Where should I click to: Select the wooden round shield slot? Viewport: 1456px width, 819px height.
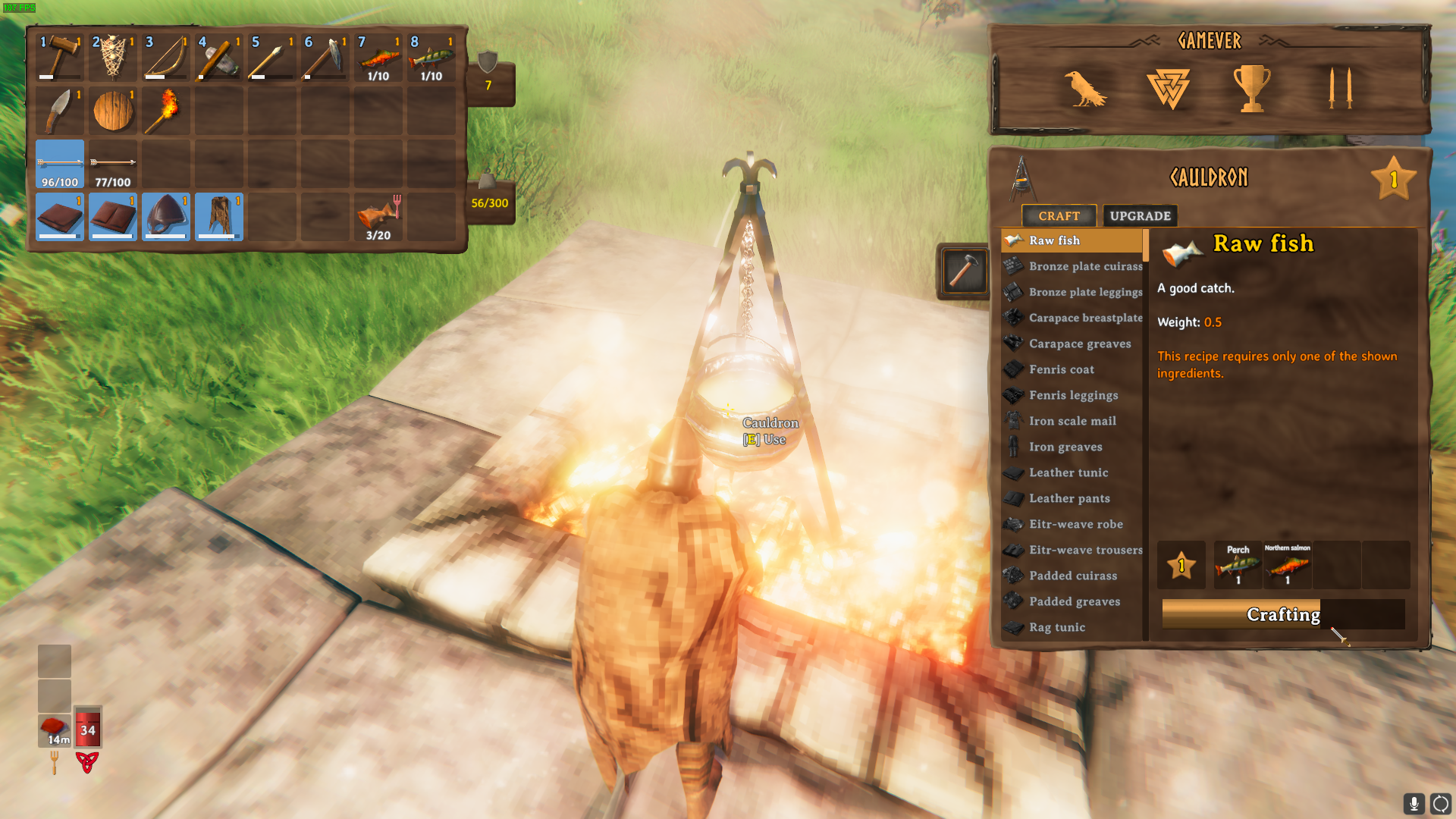113,111
